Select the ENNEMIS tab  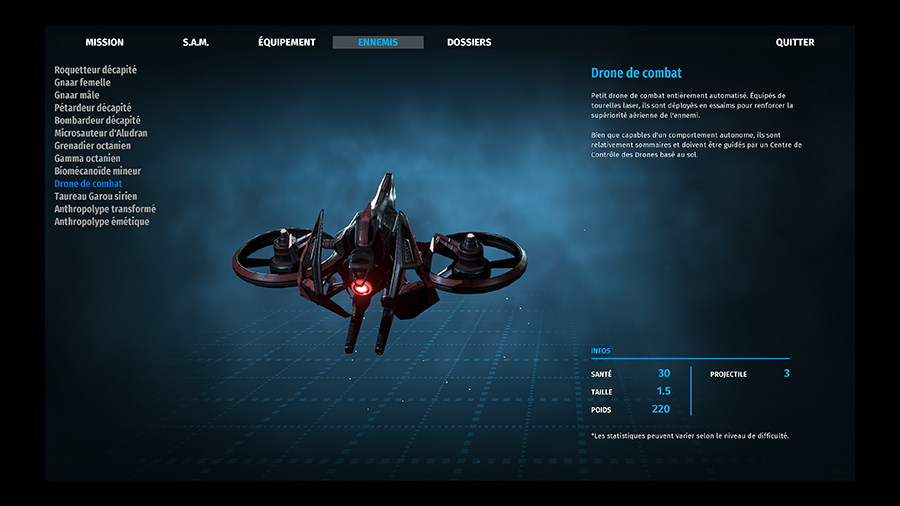click(378, 43)
